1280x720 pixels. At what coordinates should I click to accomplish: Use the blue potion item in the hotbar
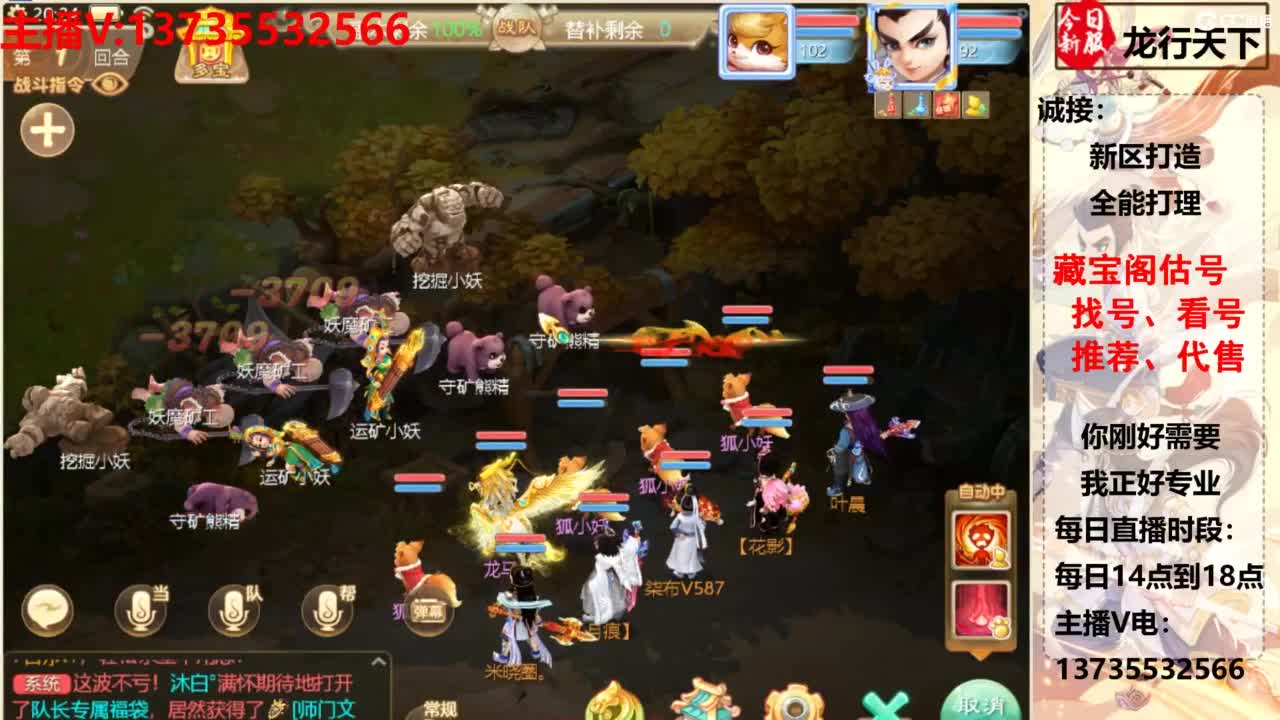(917, 105)
